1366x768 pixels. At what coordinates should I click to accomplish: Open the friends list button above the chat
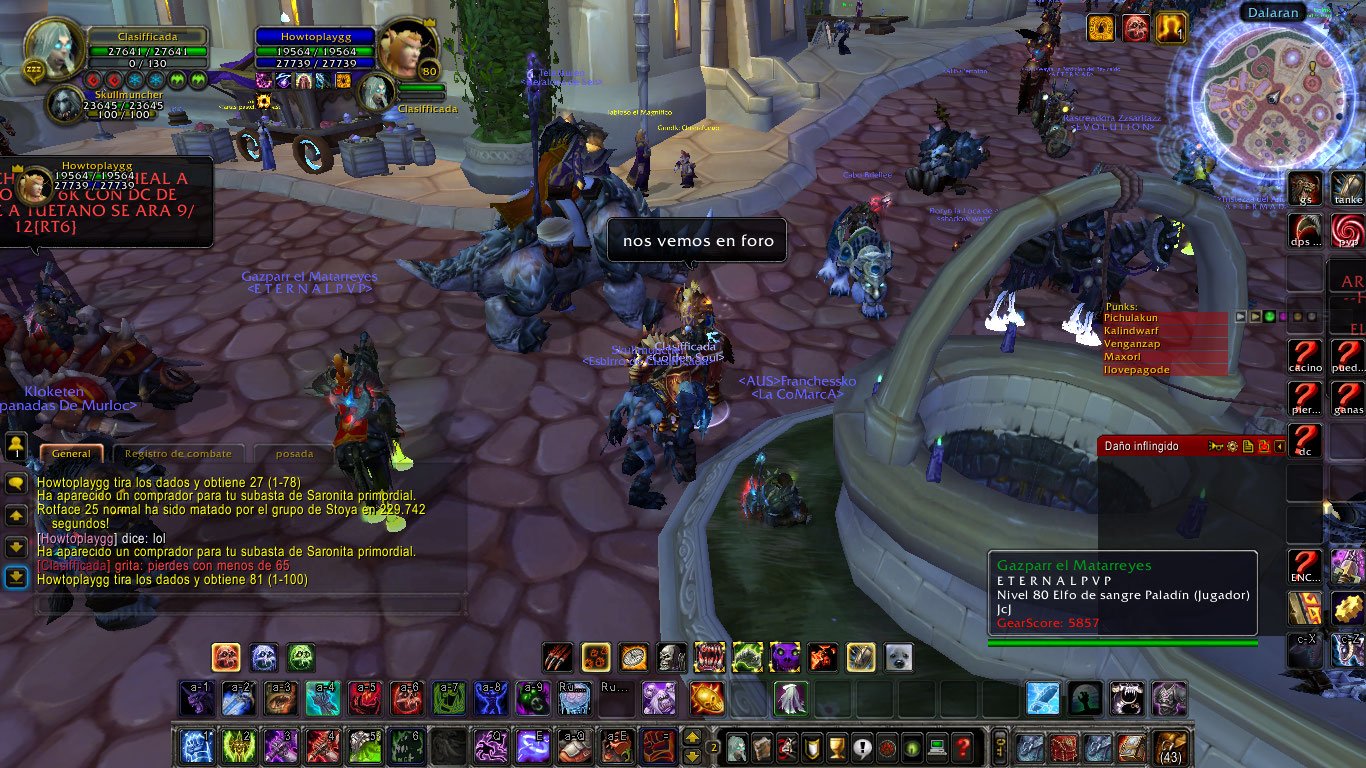pos(16,444)
